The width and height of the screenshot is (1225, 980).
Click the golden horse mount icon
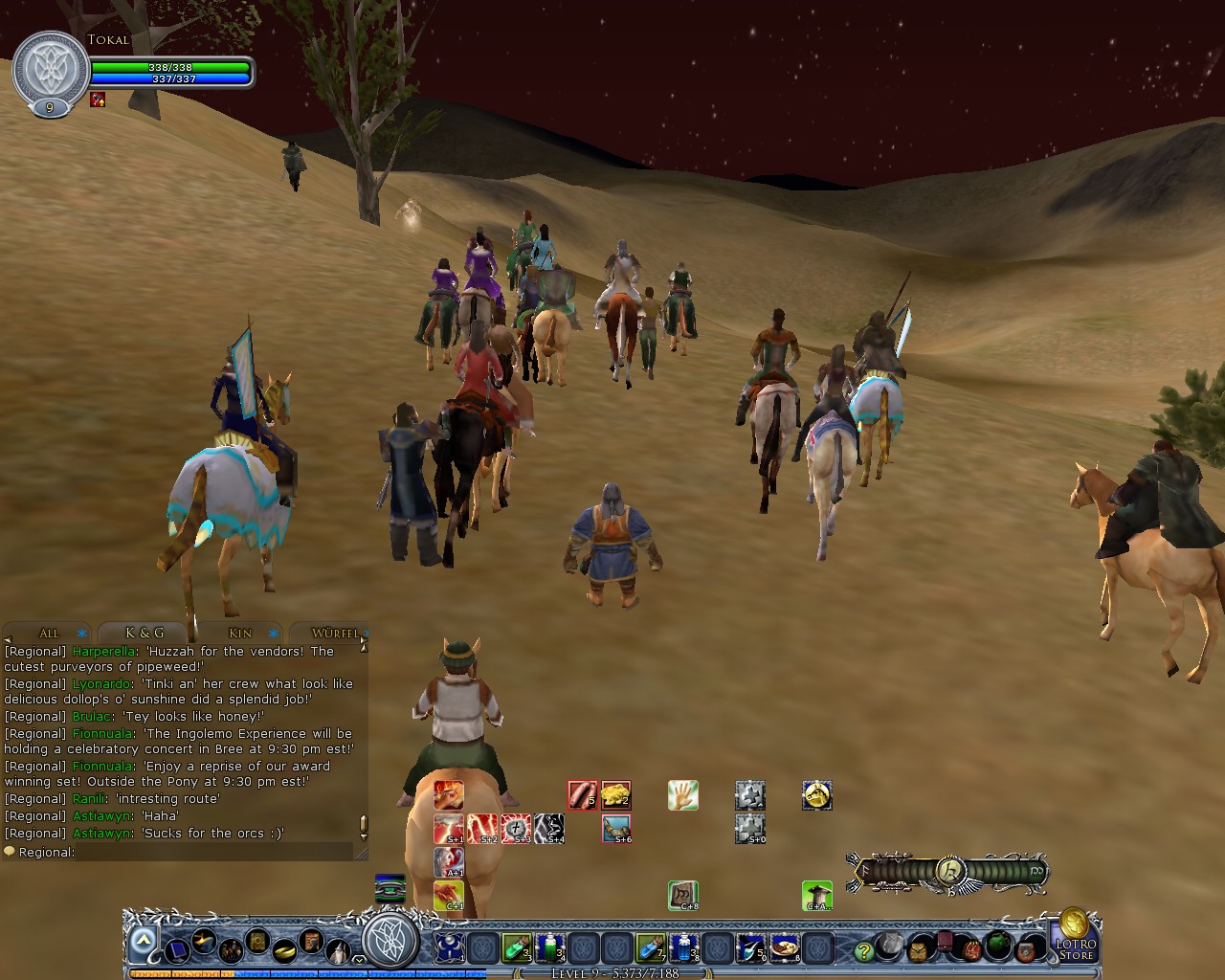(x=817, y=794)
